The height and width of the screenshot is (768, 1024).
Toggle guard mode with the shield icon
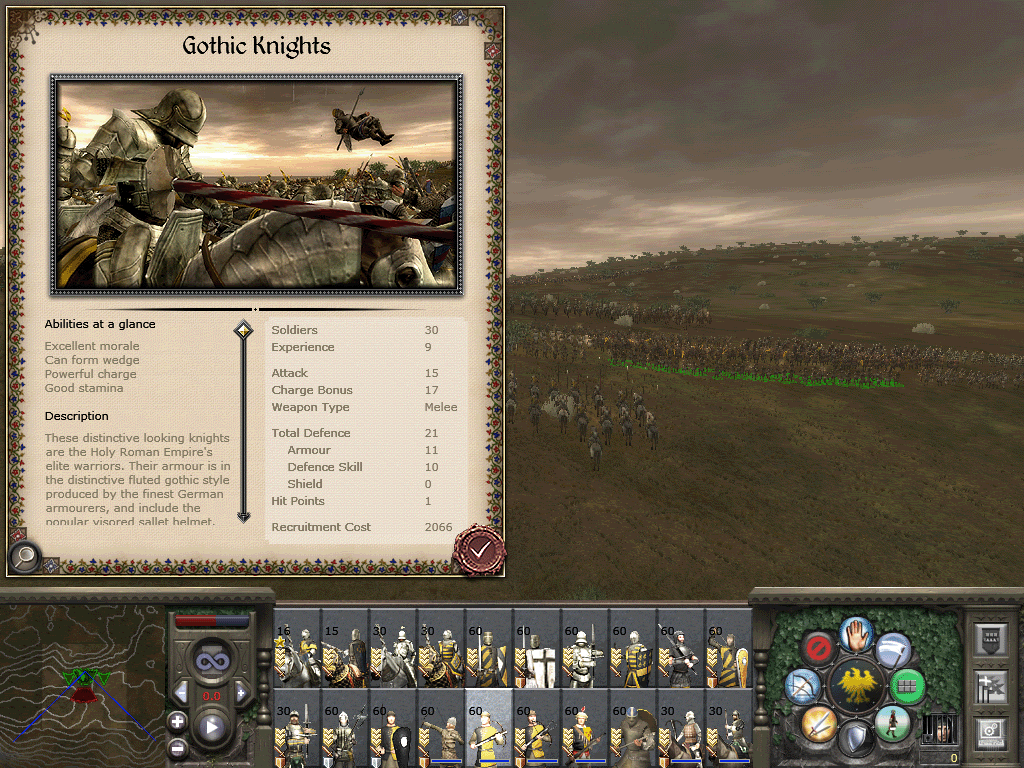pos(855,739)
